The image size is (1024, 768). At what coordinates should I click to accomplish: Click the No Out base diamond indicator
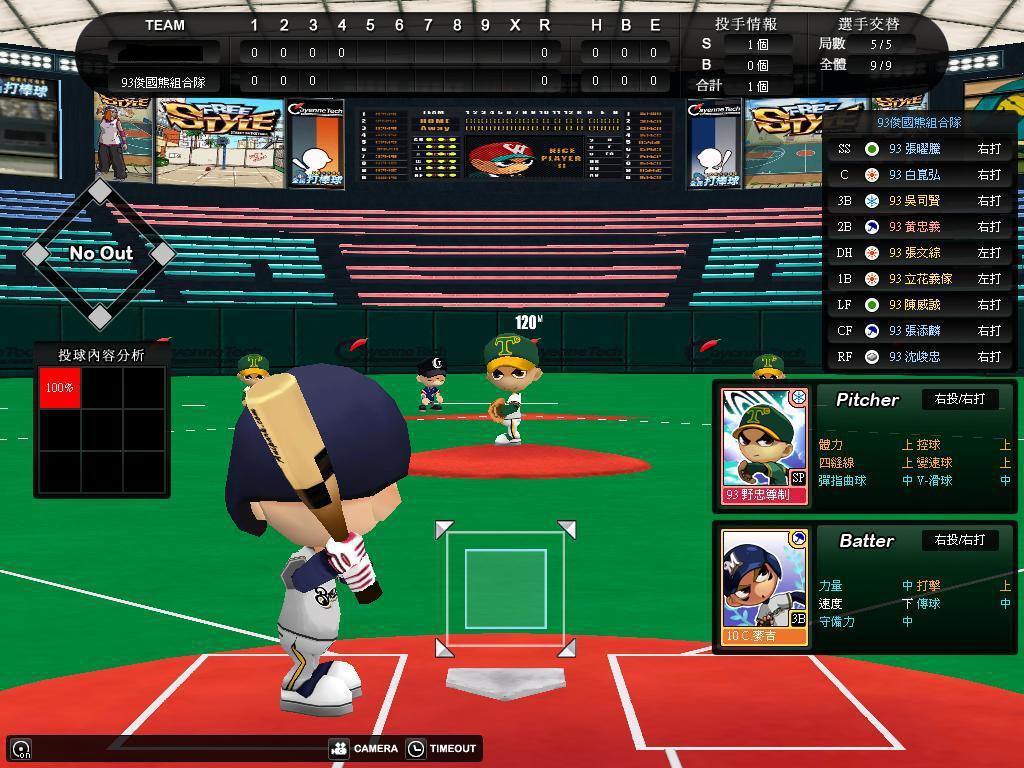100,254
